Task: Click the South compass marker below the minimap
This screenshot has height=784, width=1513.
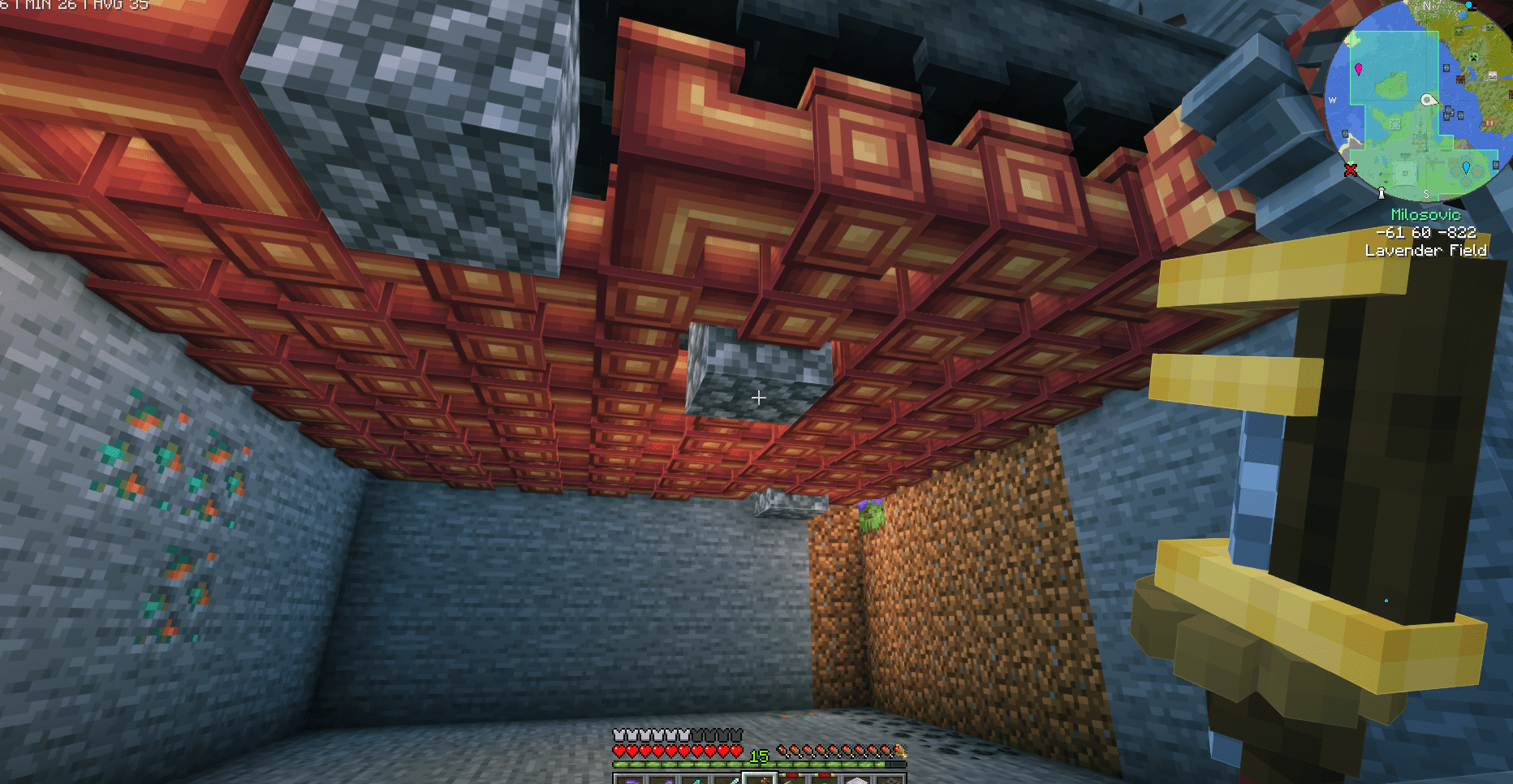Action: coord(1426,192)
